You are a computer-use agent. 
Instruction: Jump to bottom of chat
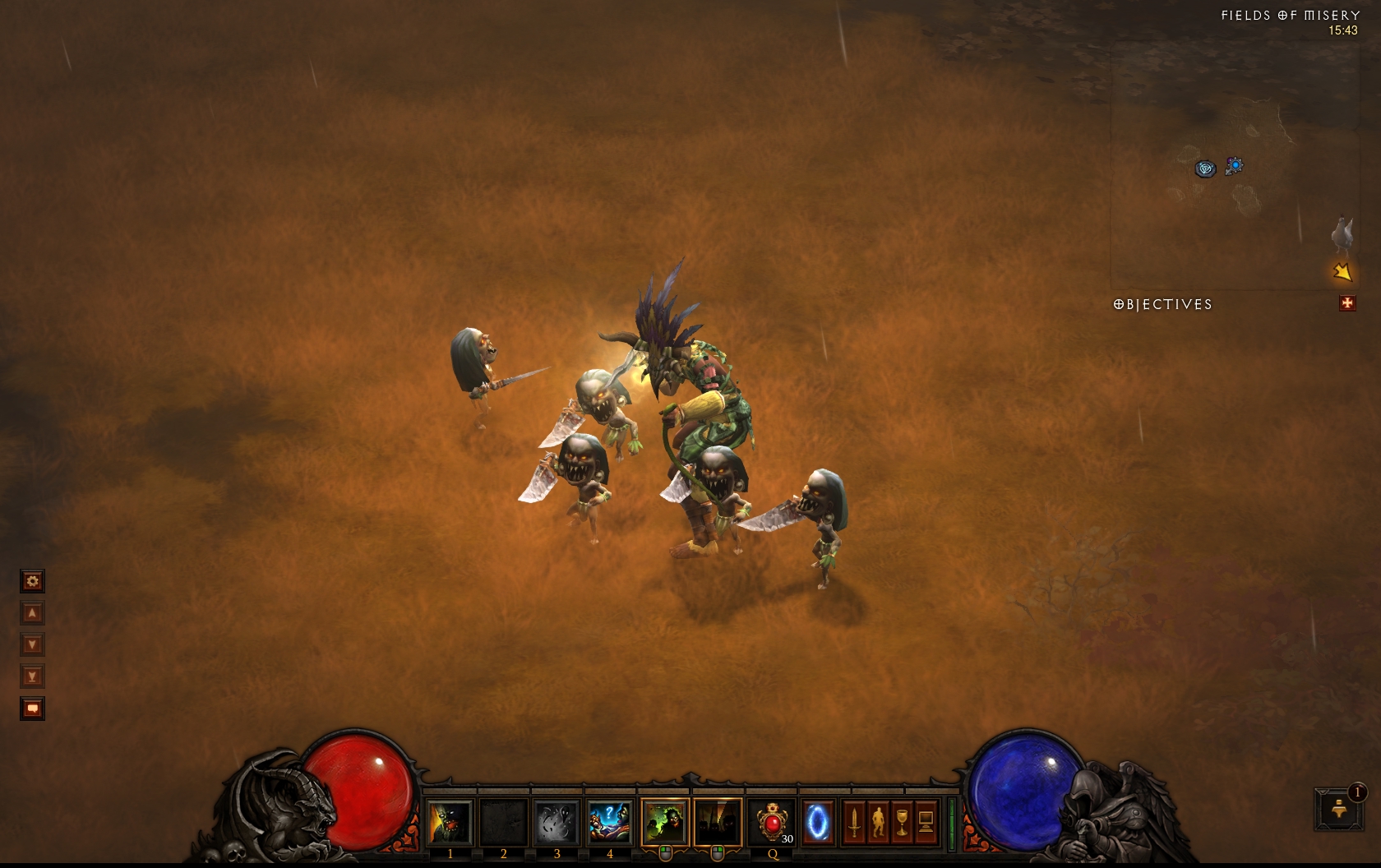click(32, 676)
